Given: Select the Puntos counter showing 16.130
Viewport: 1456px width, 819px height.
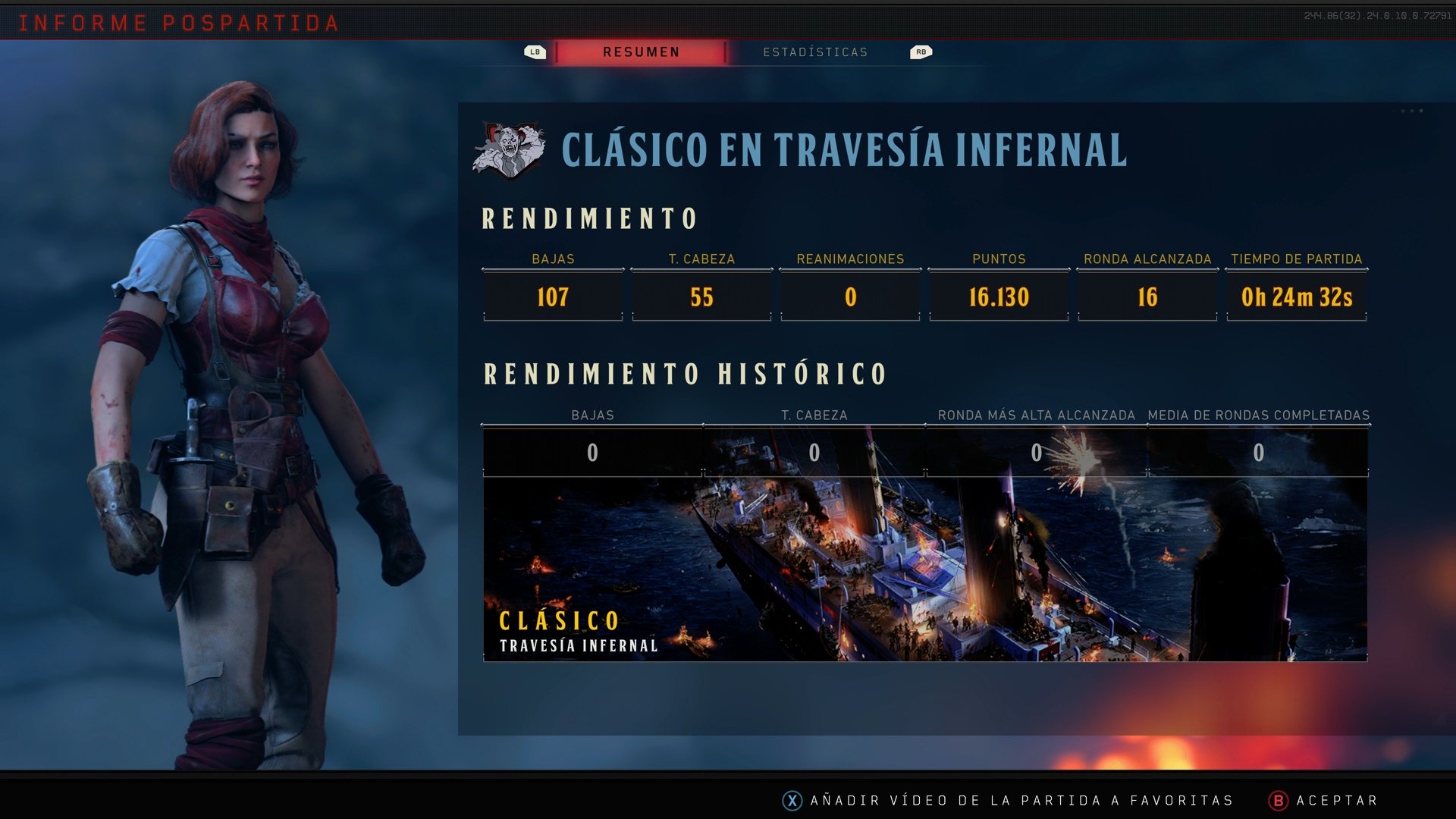Looking at the screenshot, I should click(x=999, y=297).
